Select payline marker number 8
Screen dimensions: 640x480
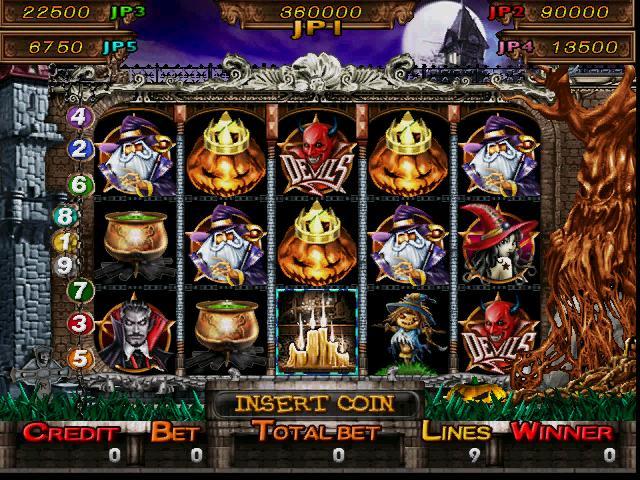pyautogui.click(x=66, y=217)
